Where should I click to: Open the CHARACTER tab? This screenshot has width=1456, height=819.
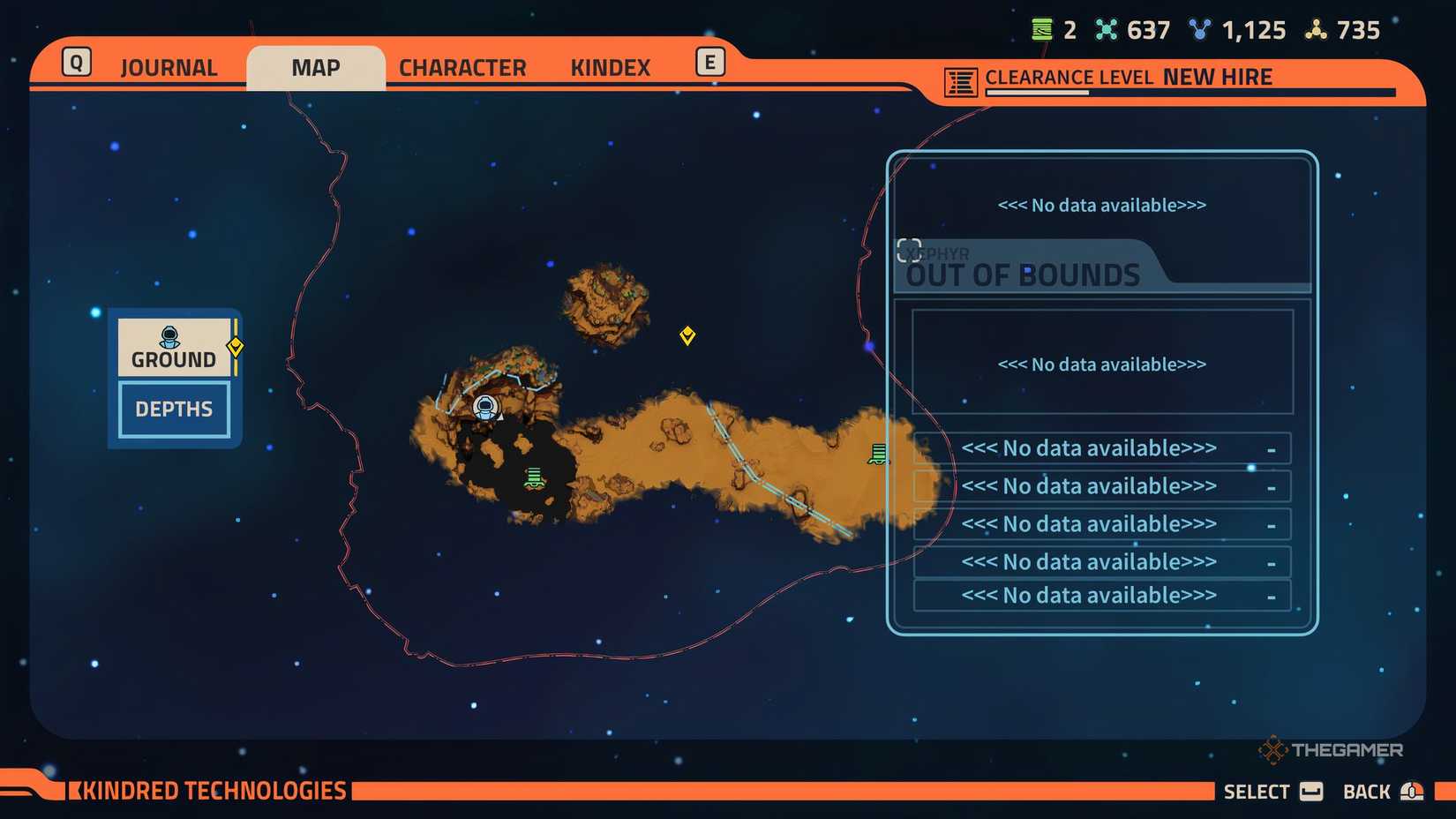point(462,67)
